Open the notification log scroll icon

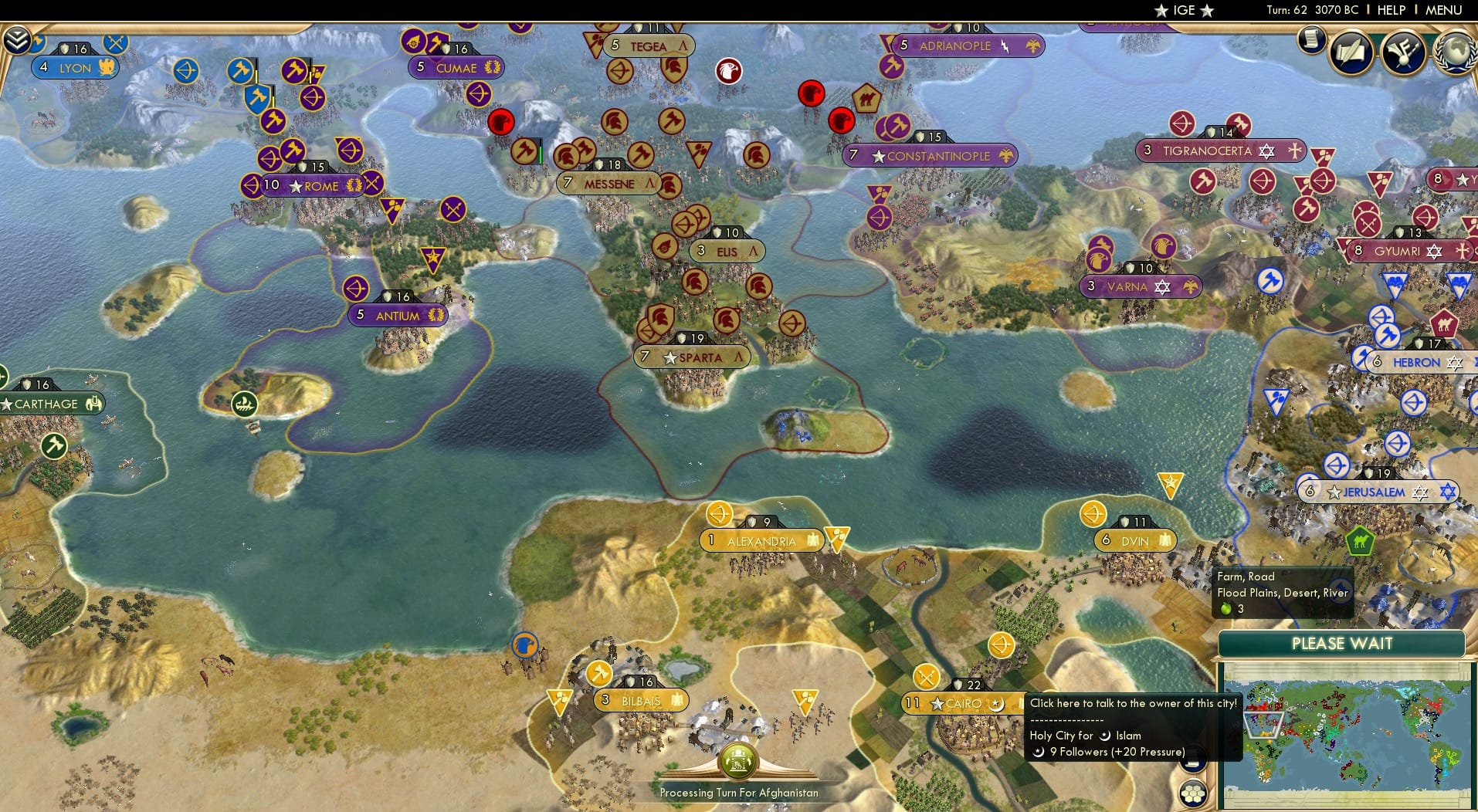click(1310, 40)
